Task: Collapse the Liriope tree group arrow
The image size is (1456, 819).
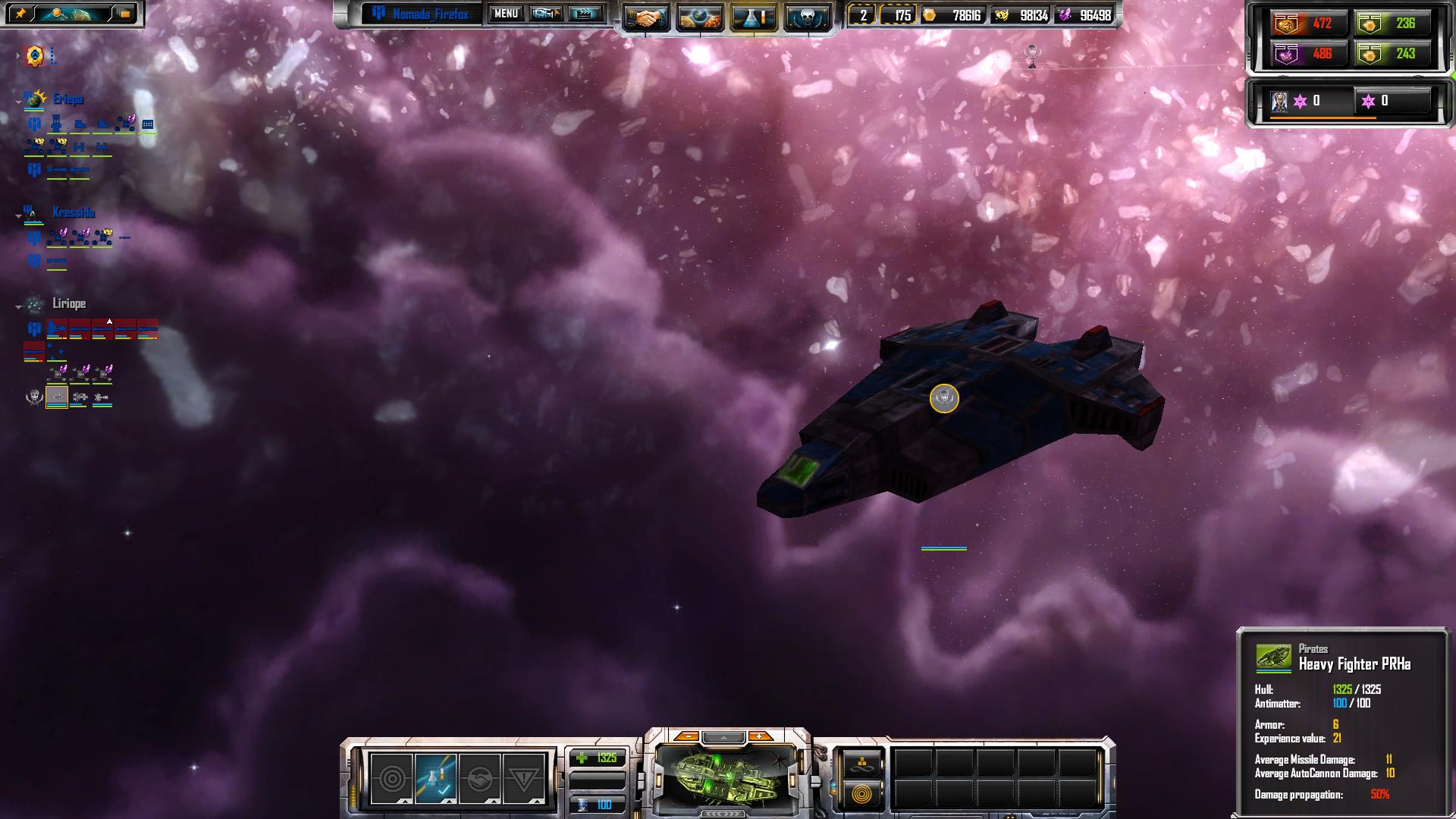Action: [19, 307]
